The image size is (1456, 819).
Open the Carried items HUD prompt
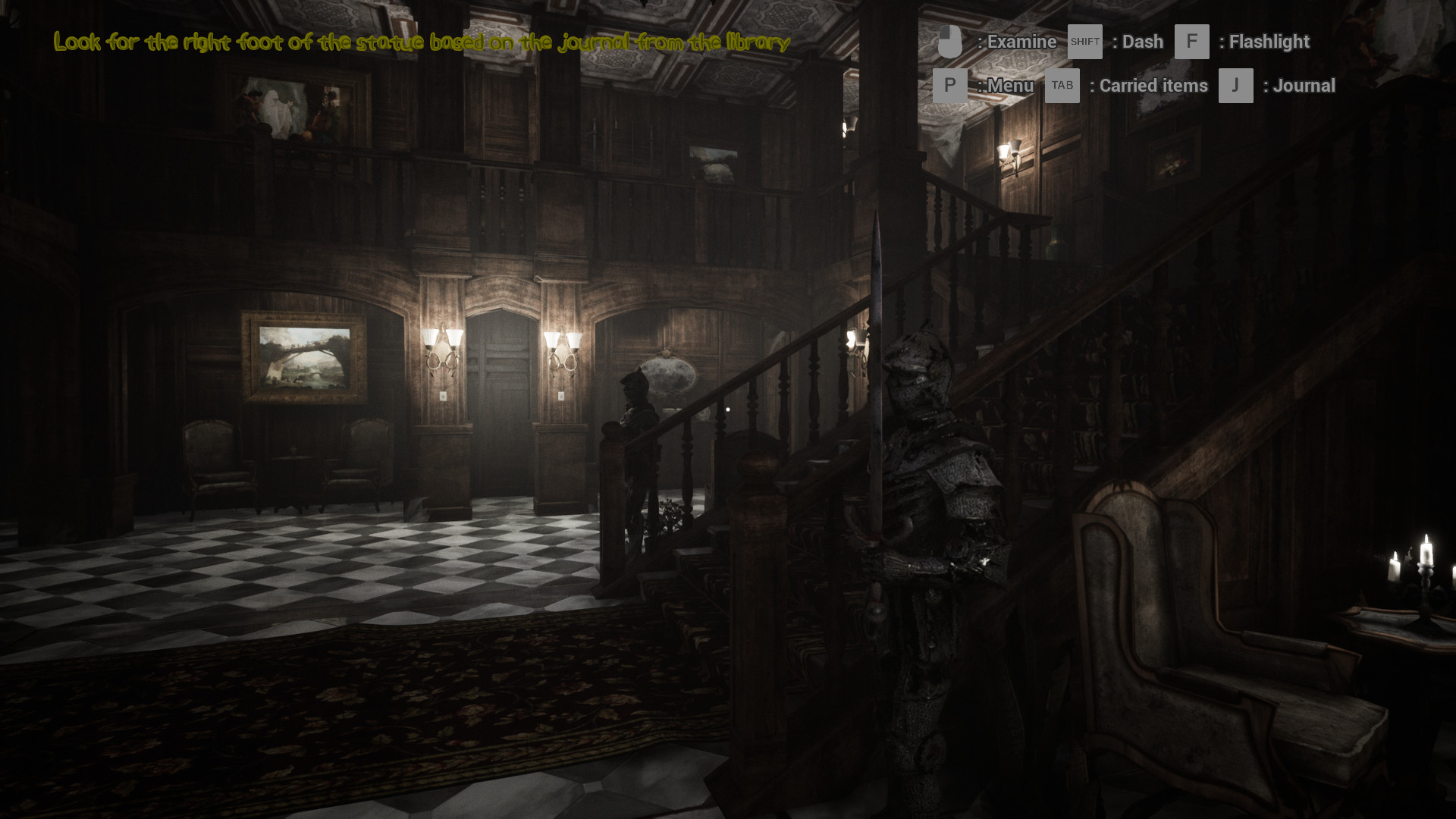click(x=1151, y=85)
